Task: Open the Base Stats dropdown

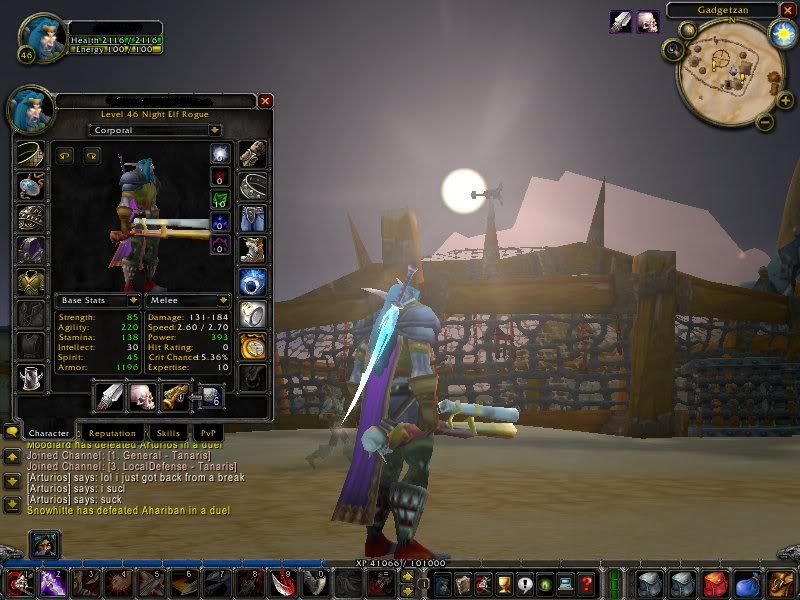Action: pyautogui.click(x=132, y=300)
